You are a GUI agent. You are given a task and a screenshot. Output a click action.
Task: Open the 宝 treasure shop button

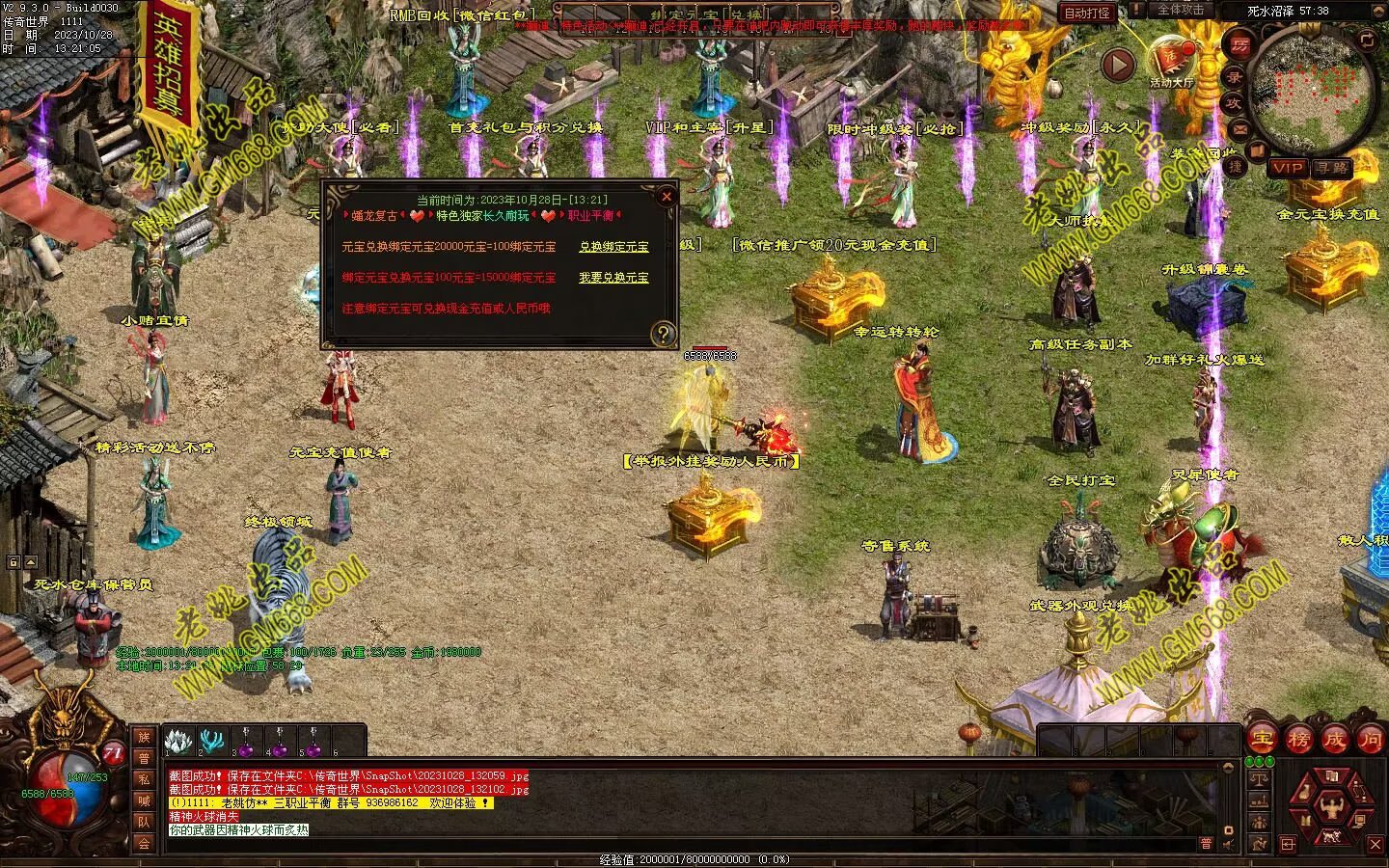tap(1262, 739)
